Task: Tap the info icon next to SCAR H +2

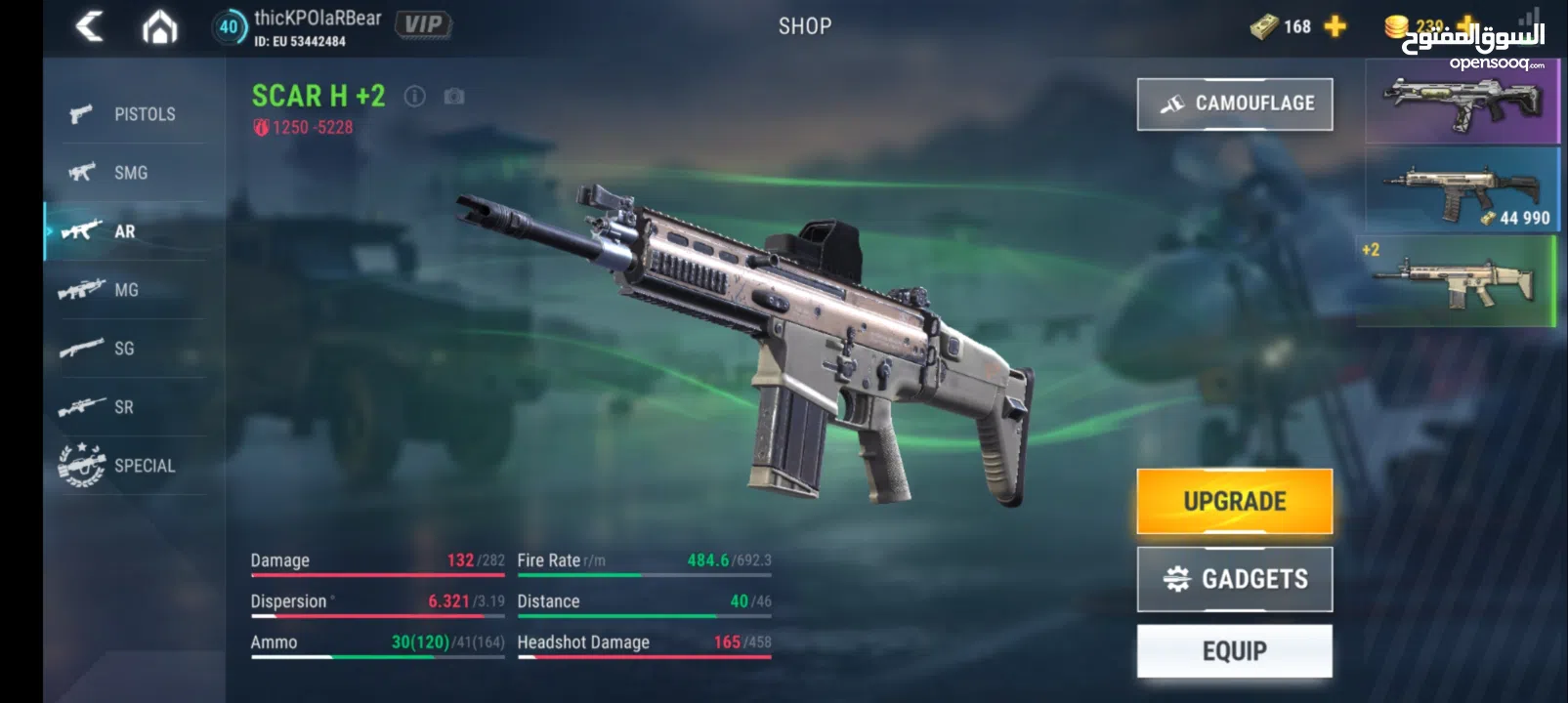Action: click(415, 96)
